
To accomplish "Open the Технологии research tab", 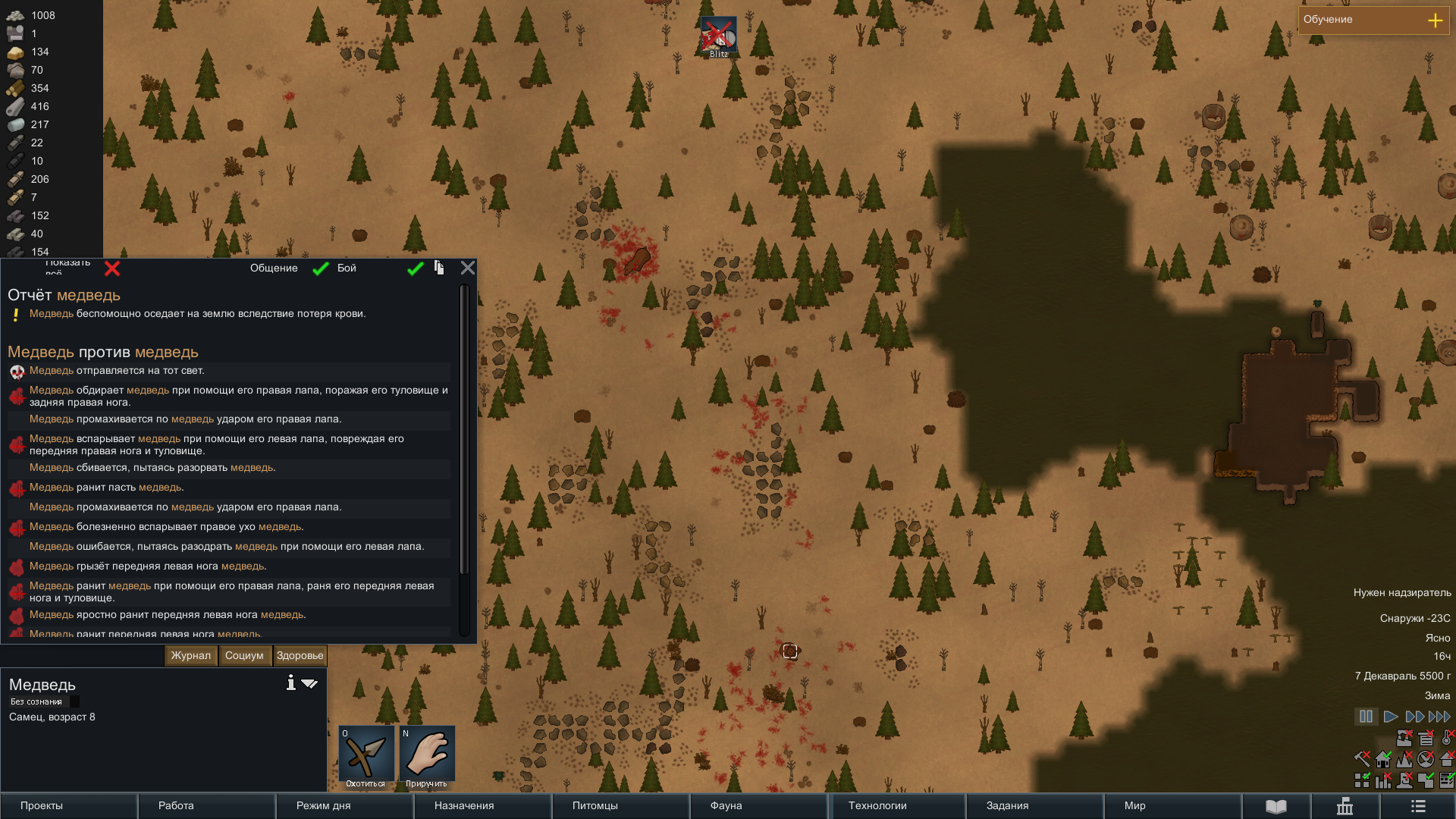I will click(898, 805).
